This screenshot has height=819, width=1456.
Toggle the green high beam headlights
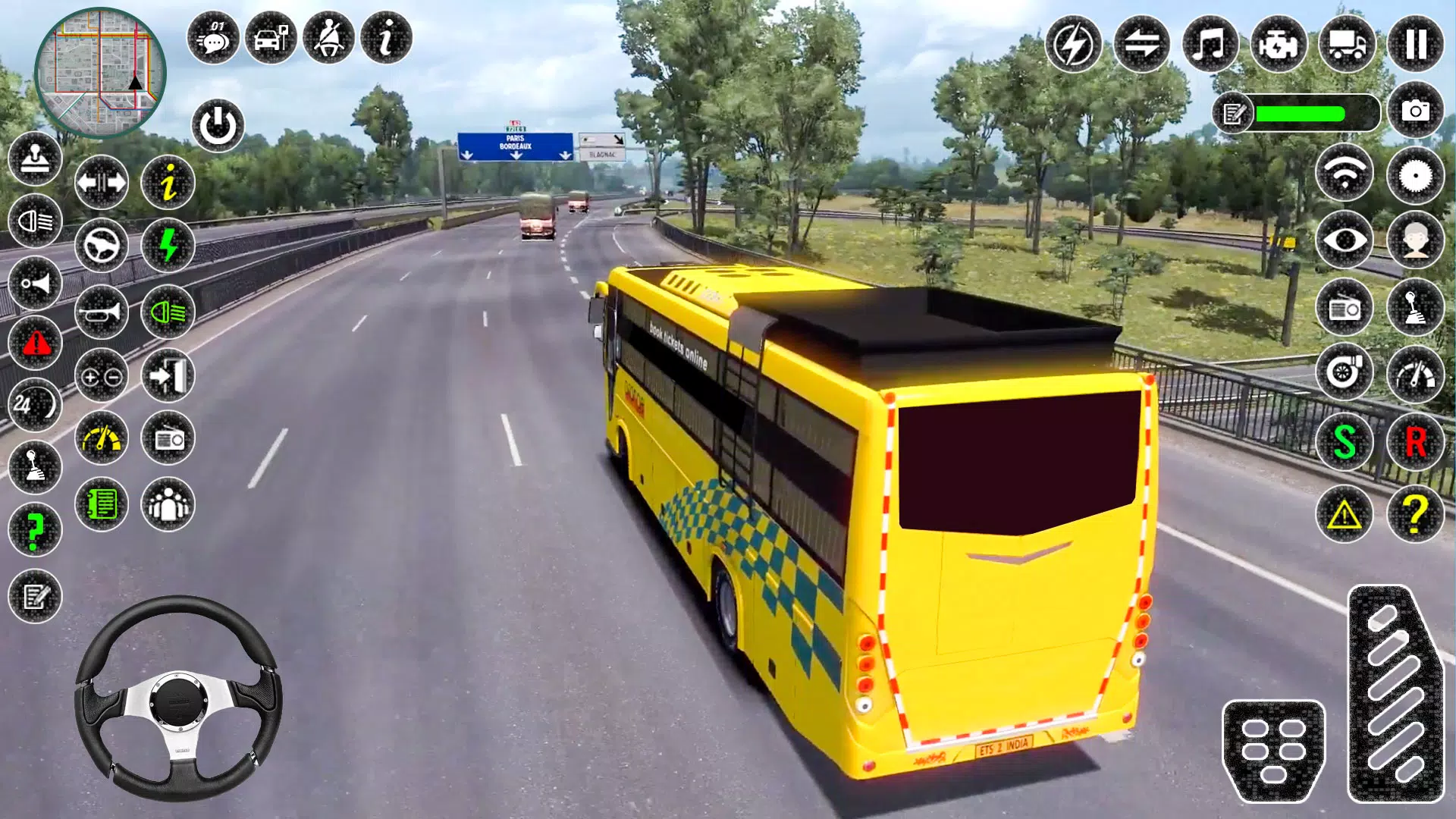coord(169,312)
